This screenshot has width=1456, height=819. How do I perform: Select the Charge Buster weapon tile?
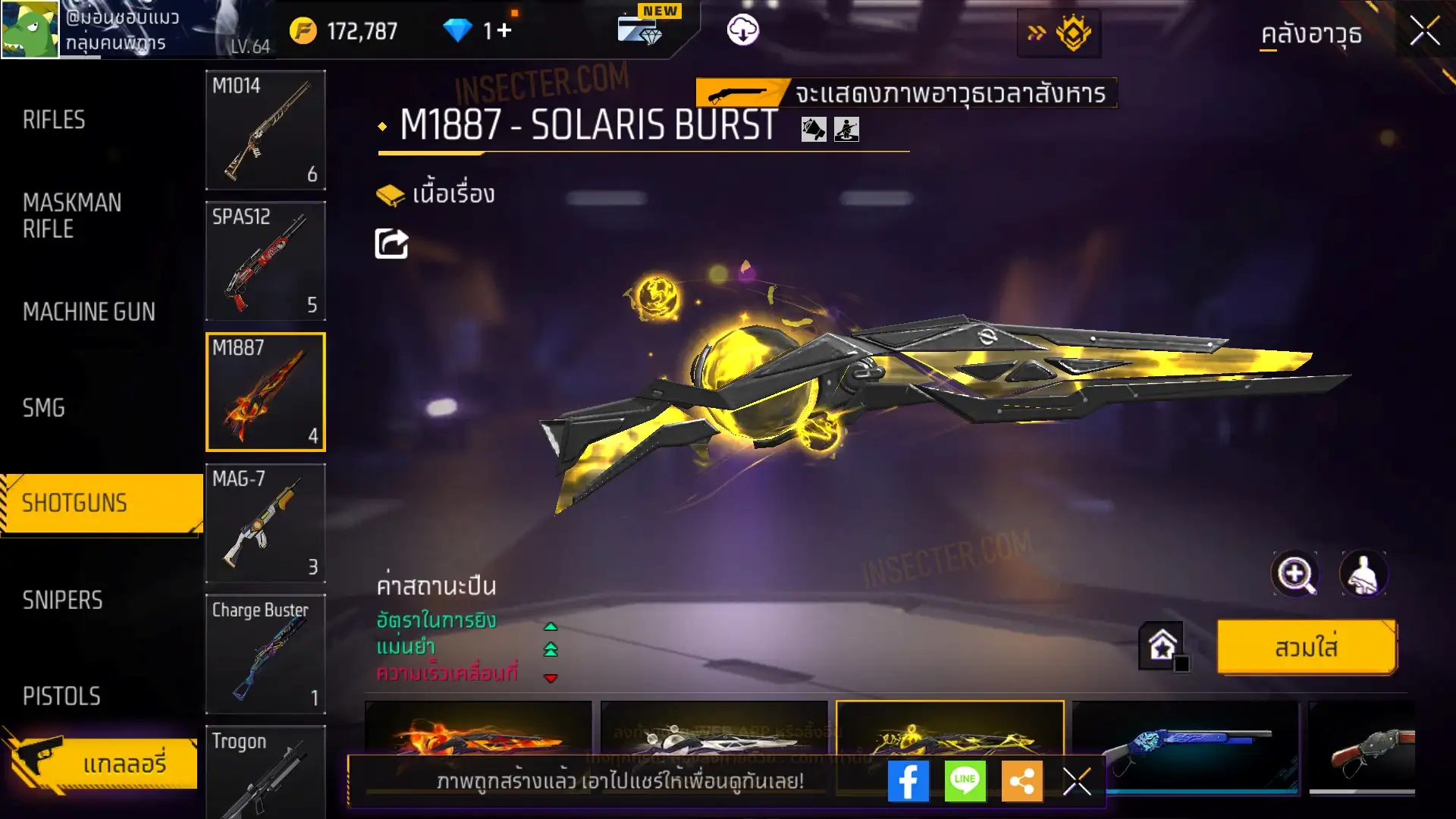coord(265,654)
